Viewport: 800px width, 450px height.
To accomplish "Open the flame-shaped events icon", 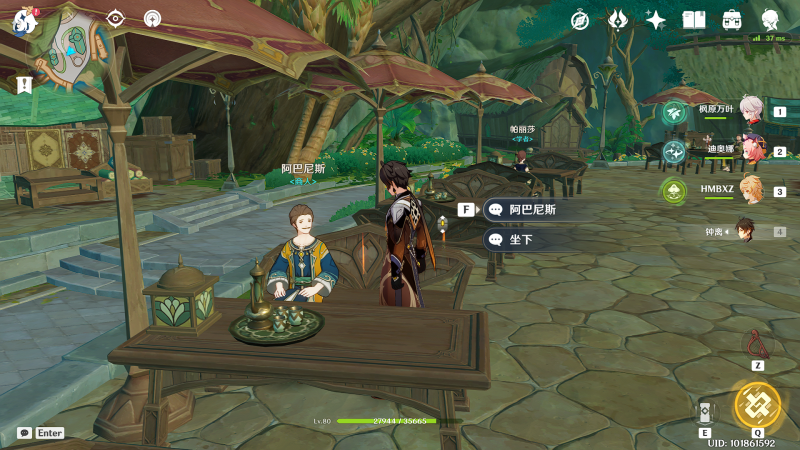I will click(618, 20).
